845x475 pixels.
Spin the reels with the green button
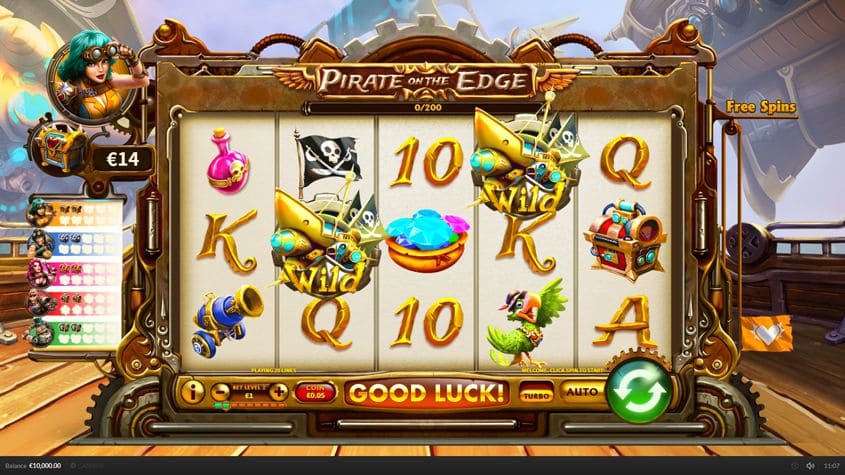click(639, 388)
